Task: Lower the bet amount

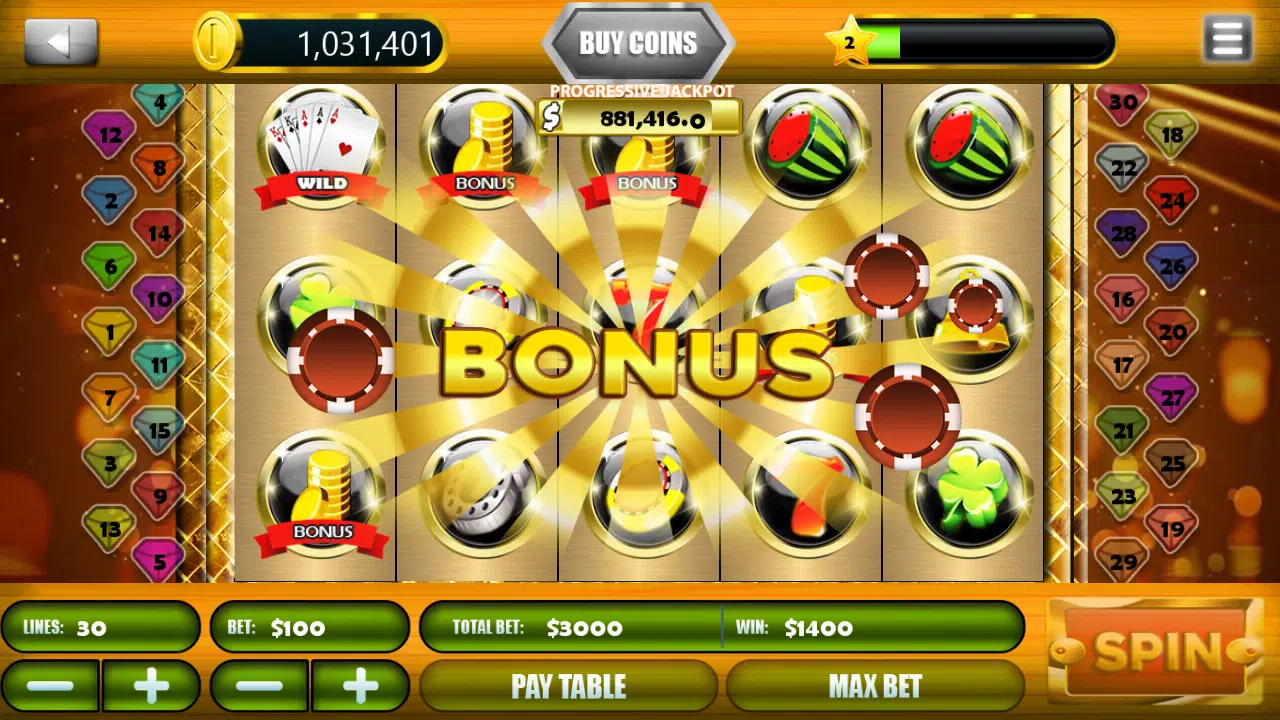Action: point(260,686)
